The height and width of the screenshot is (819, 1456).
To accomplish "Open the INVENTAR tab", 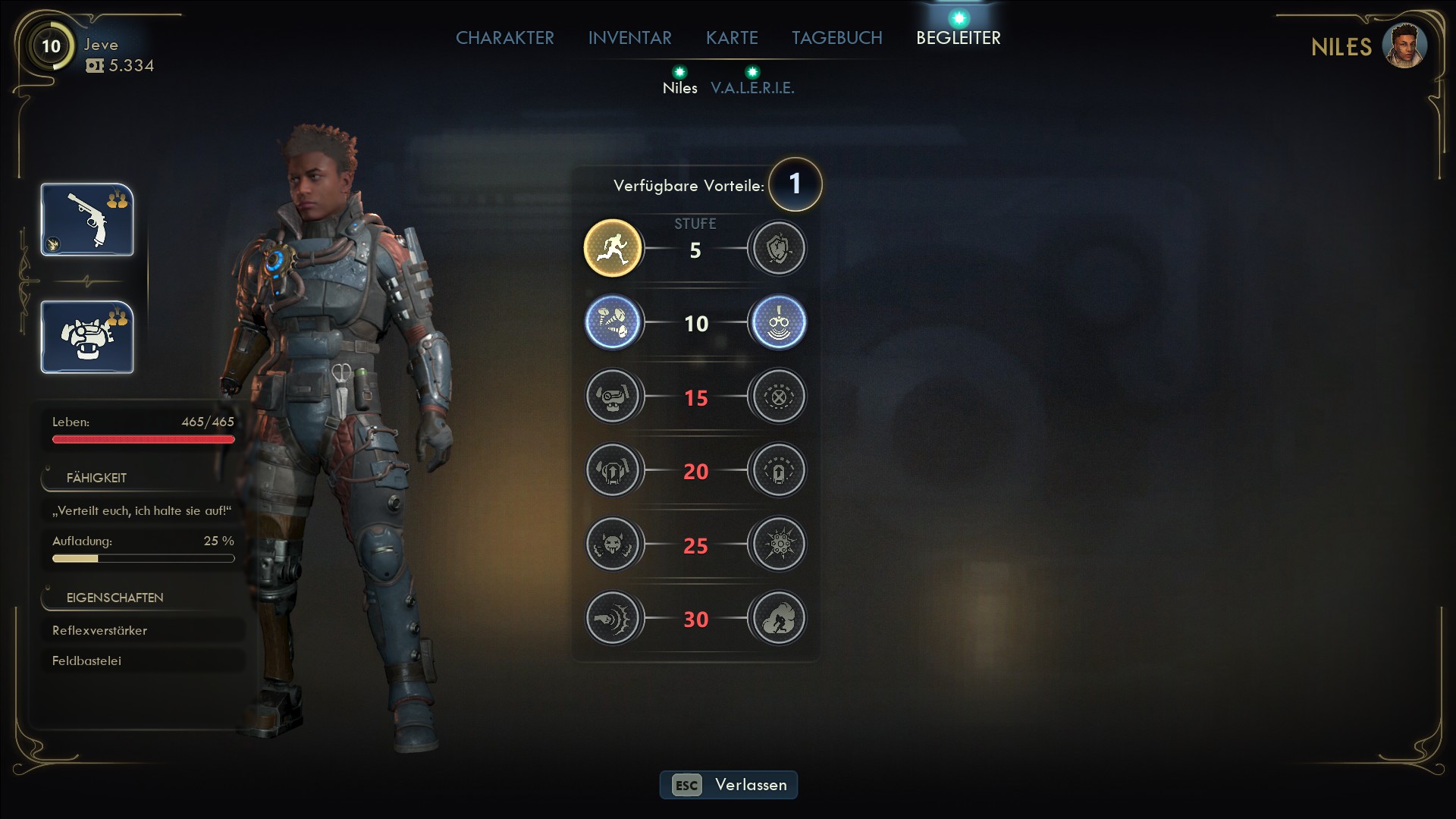I will pos(629,38).
